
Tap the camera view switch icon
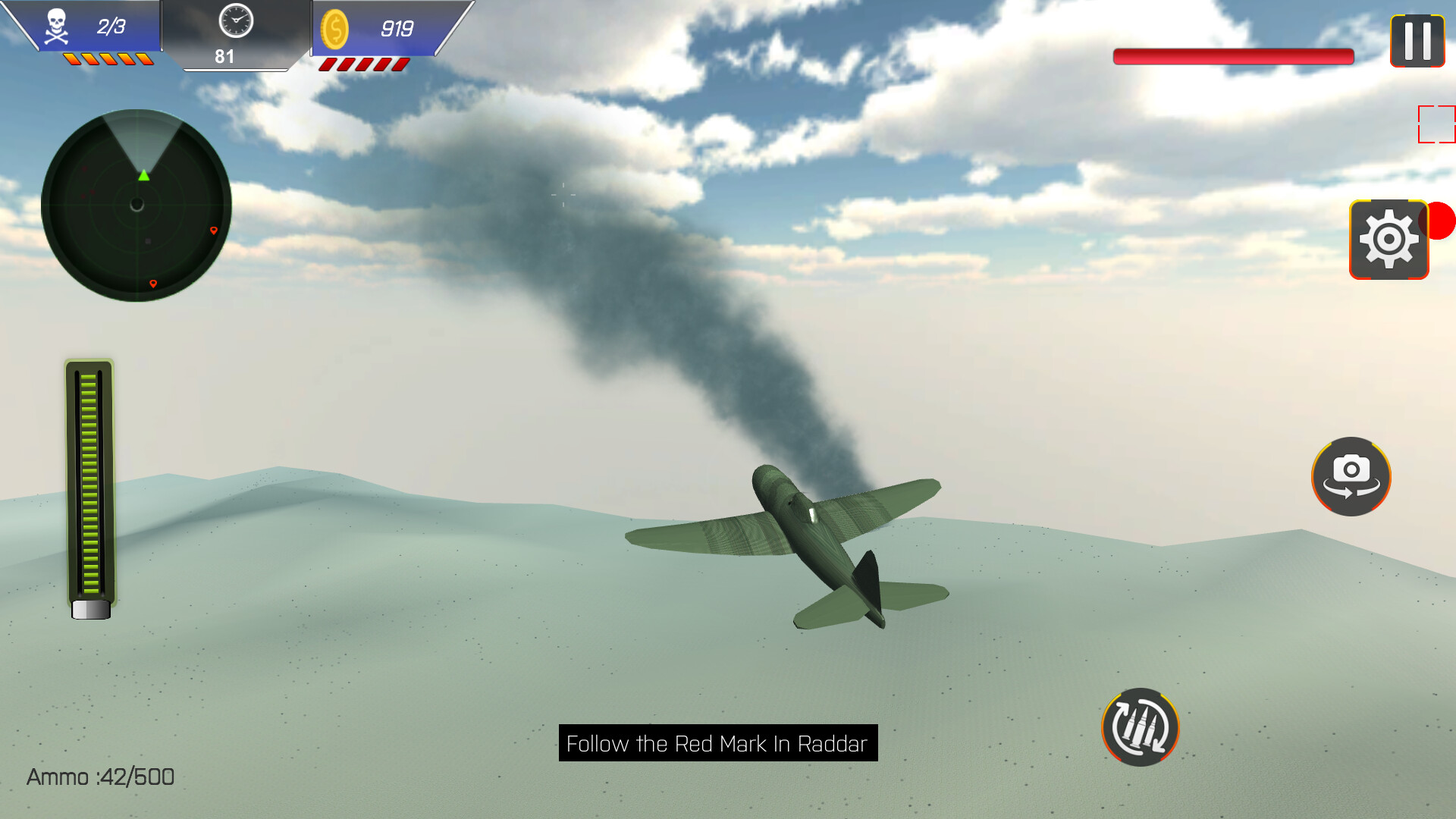(1351, 476)
